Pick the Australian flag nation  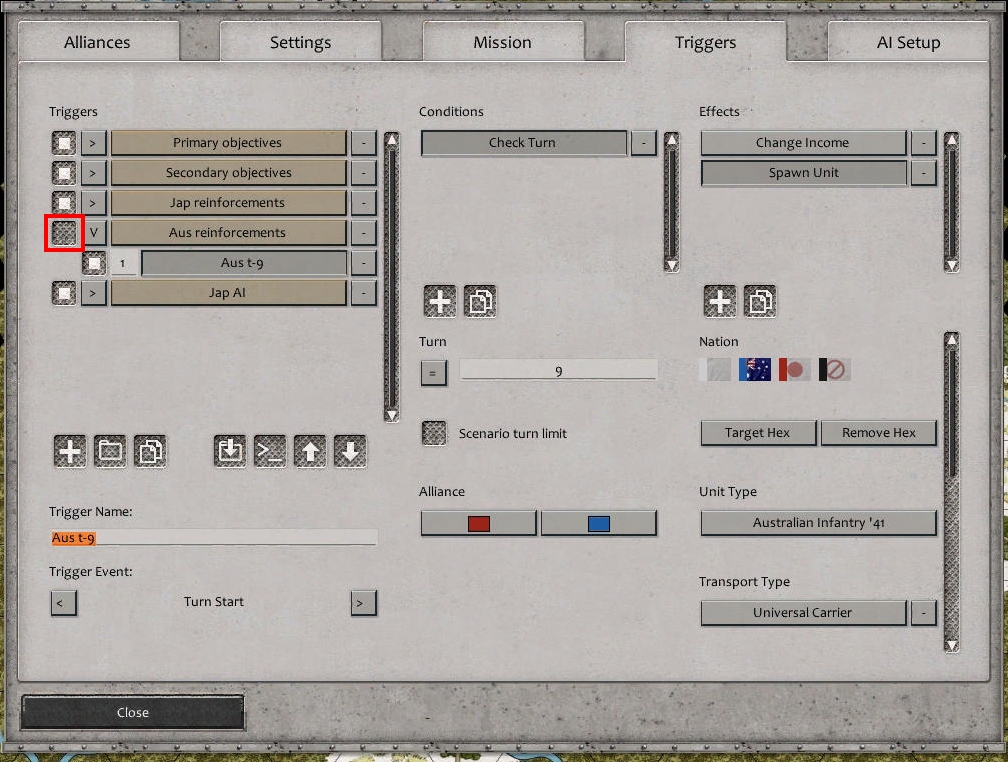tap(755, 370)
